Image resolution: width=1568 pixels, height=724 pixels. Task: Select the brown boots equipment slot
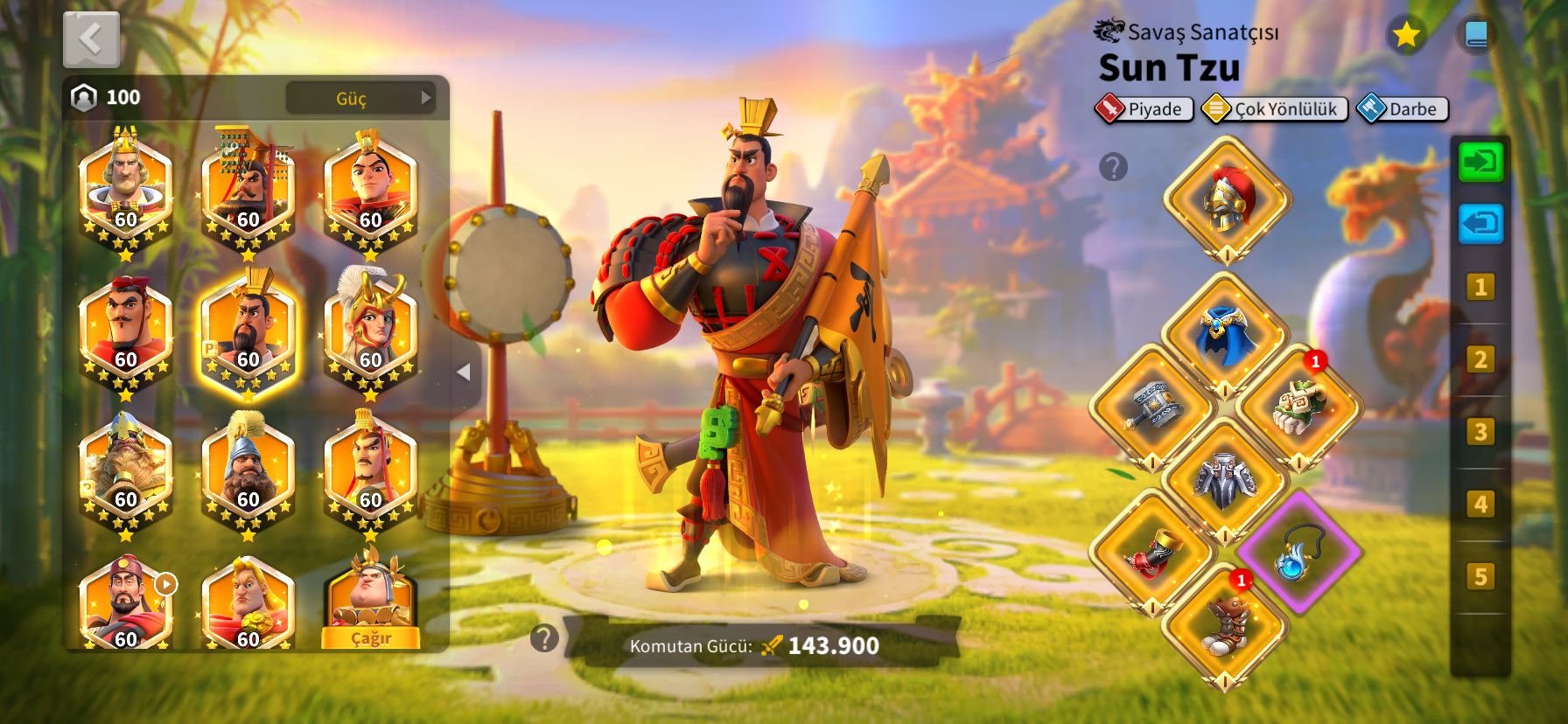coord(1225,624)
